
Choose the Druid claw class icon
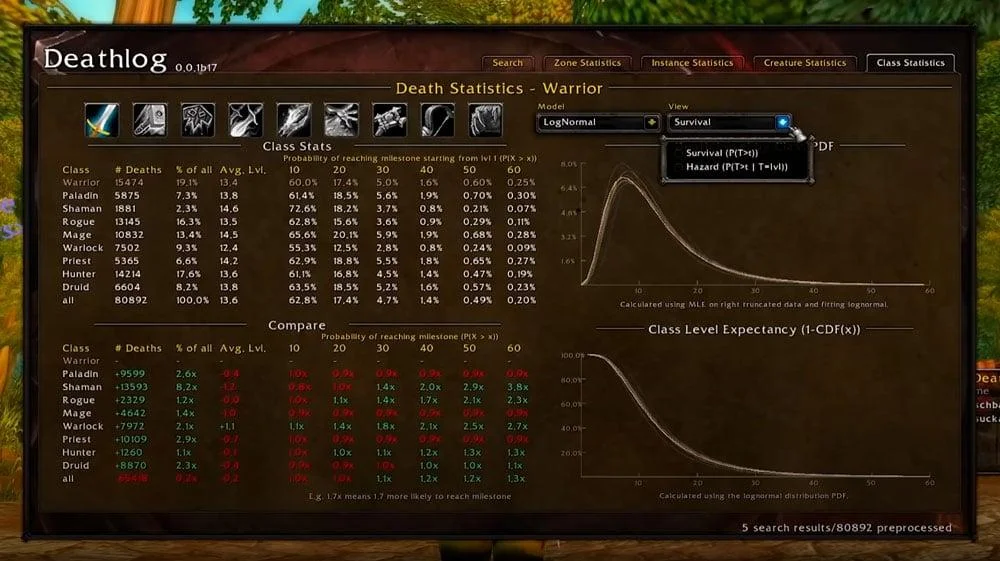coord(485,120)
